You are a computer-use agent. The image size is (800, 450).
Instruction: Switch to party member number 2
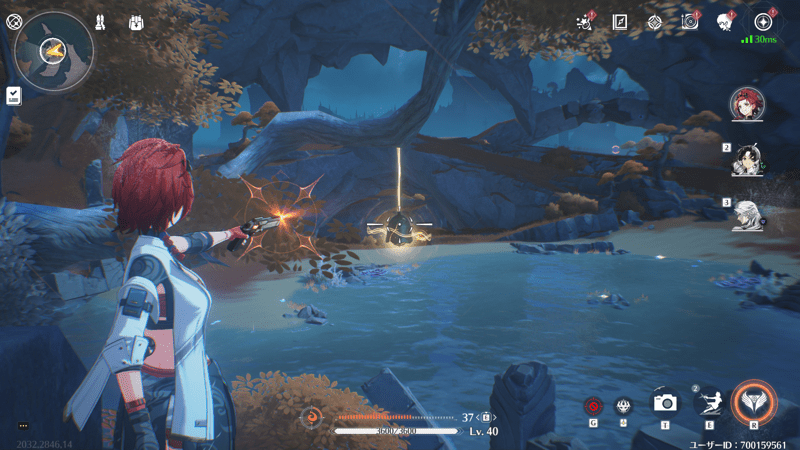tap(747, 158)
